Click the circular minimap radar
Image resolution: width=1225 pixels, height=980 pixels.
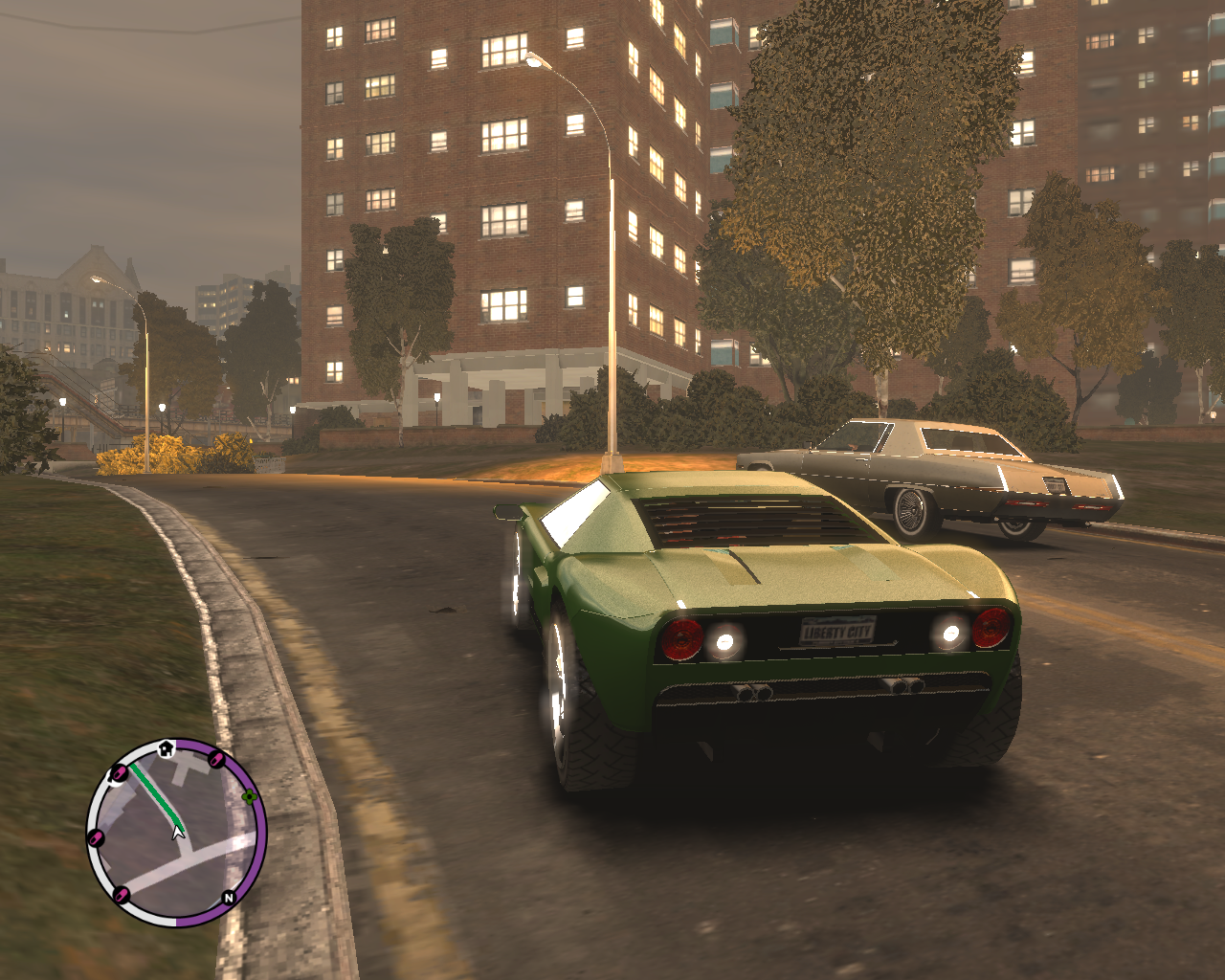[x=176, y=832]
